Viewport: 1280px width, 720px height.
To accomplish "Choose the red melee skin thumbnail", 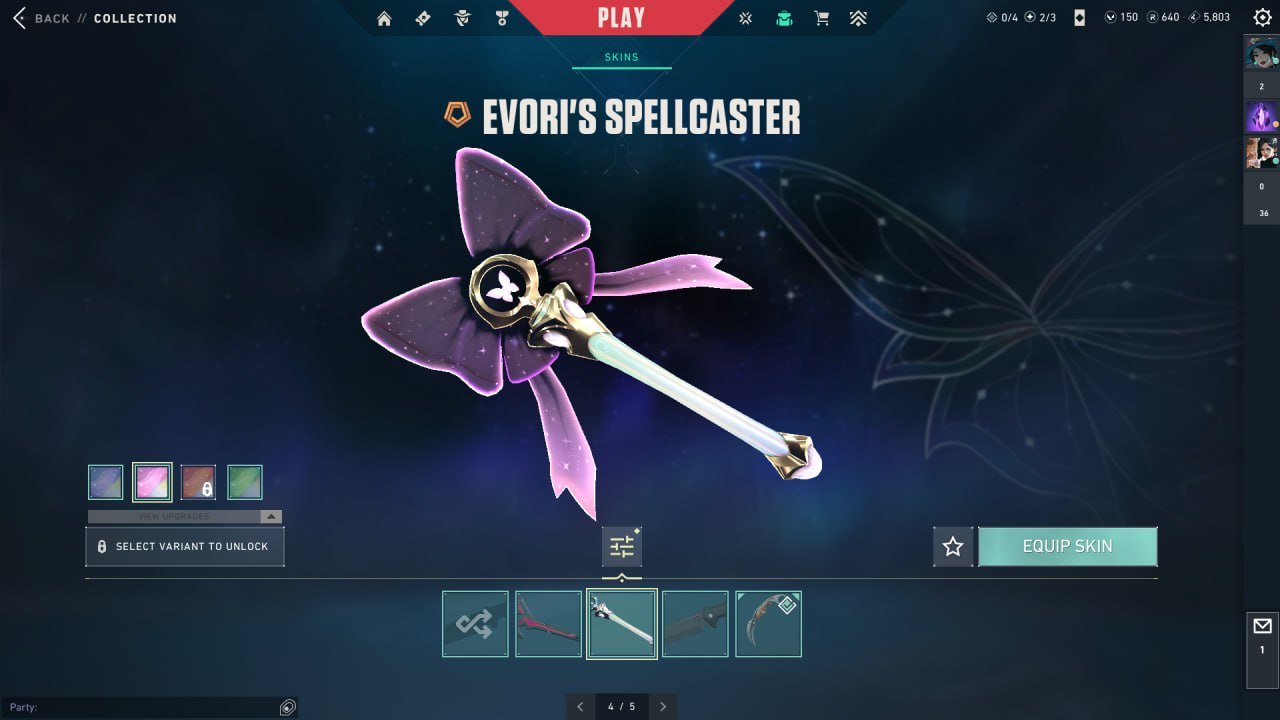I will [548, 624].
